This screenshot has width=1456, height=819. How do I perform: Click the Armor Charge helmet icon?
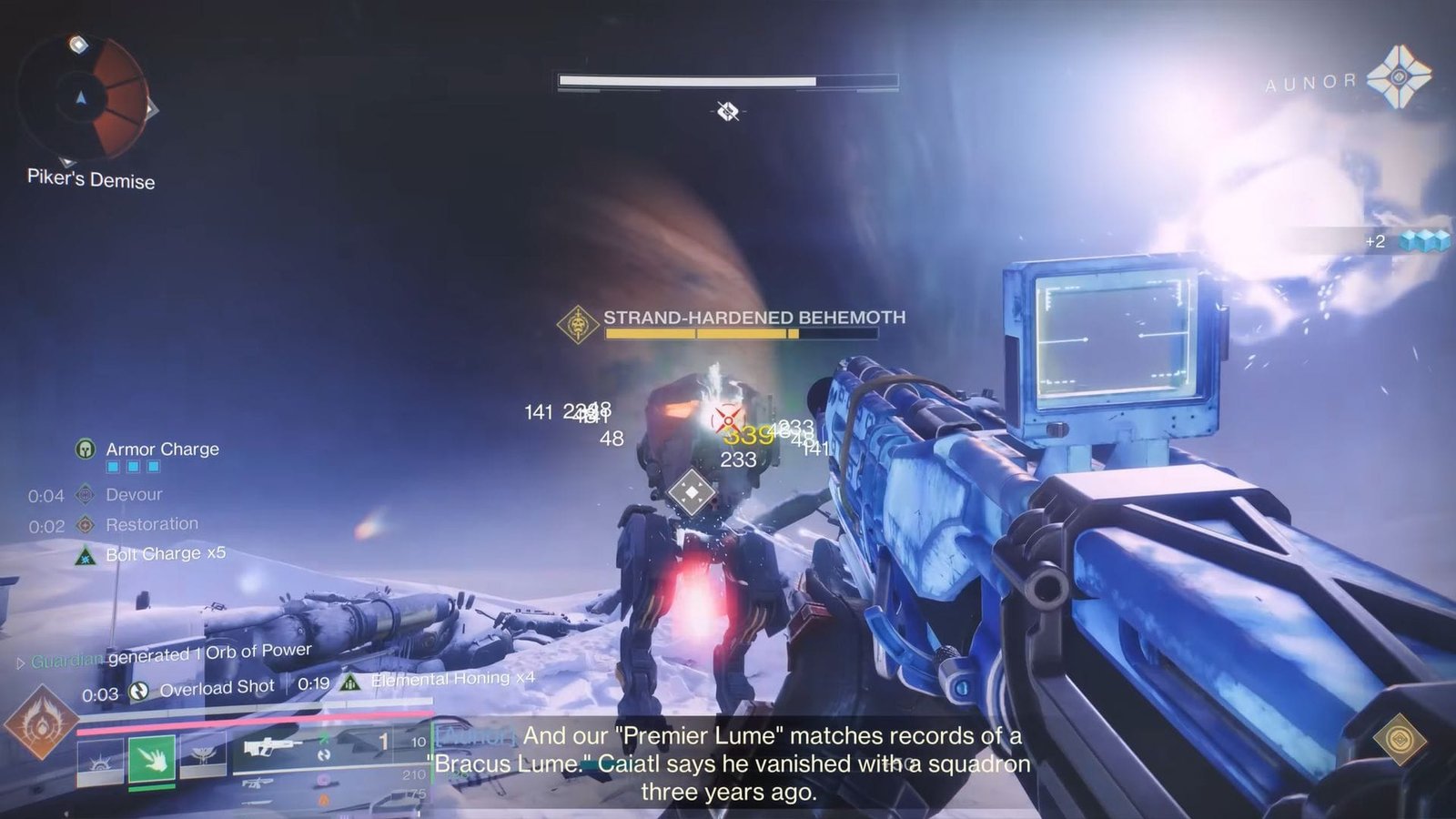[x=86, y=449]
